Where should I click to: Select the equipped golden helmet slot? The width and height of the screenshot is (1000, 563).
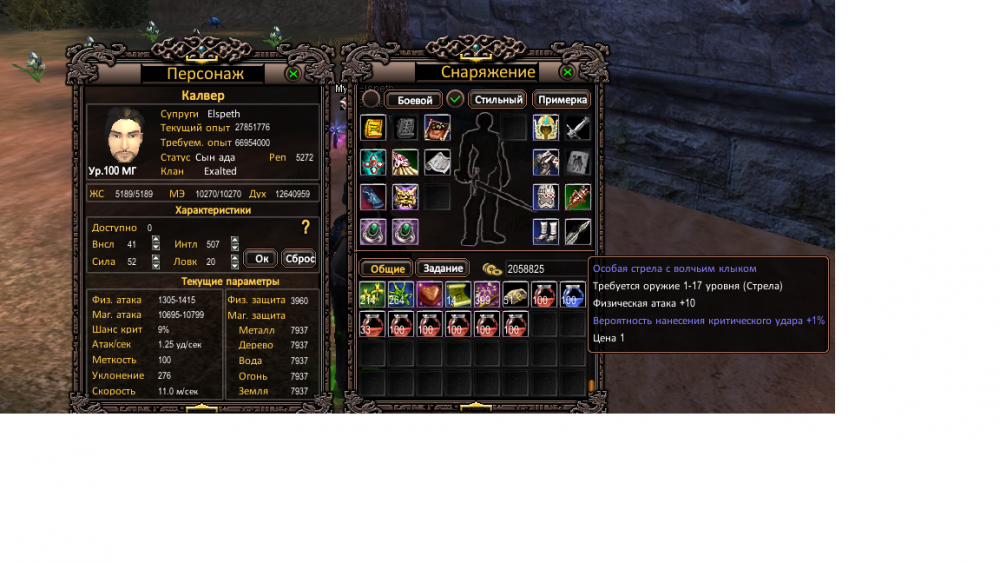pyautogui.click(x=545, y=128)
